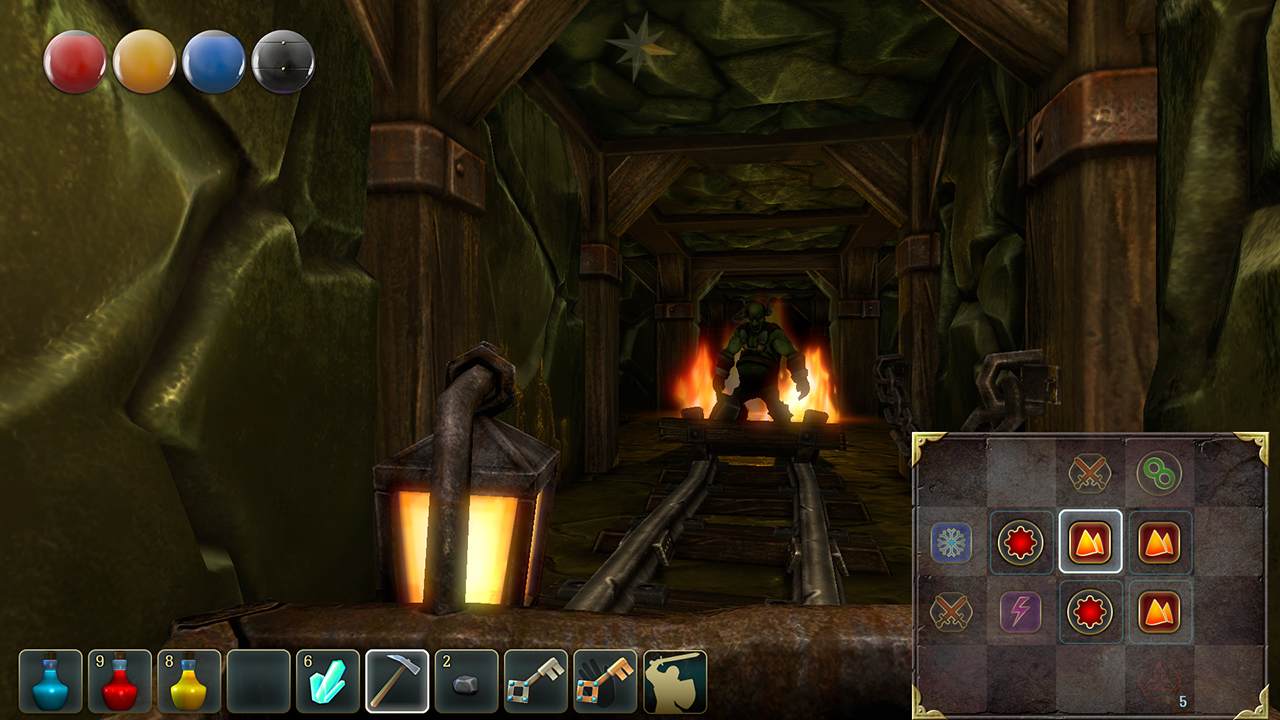Toggle the black crosshair orb
The height and width of the screenshot is (720, 1280).
point(282,61)
